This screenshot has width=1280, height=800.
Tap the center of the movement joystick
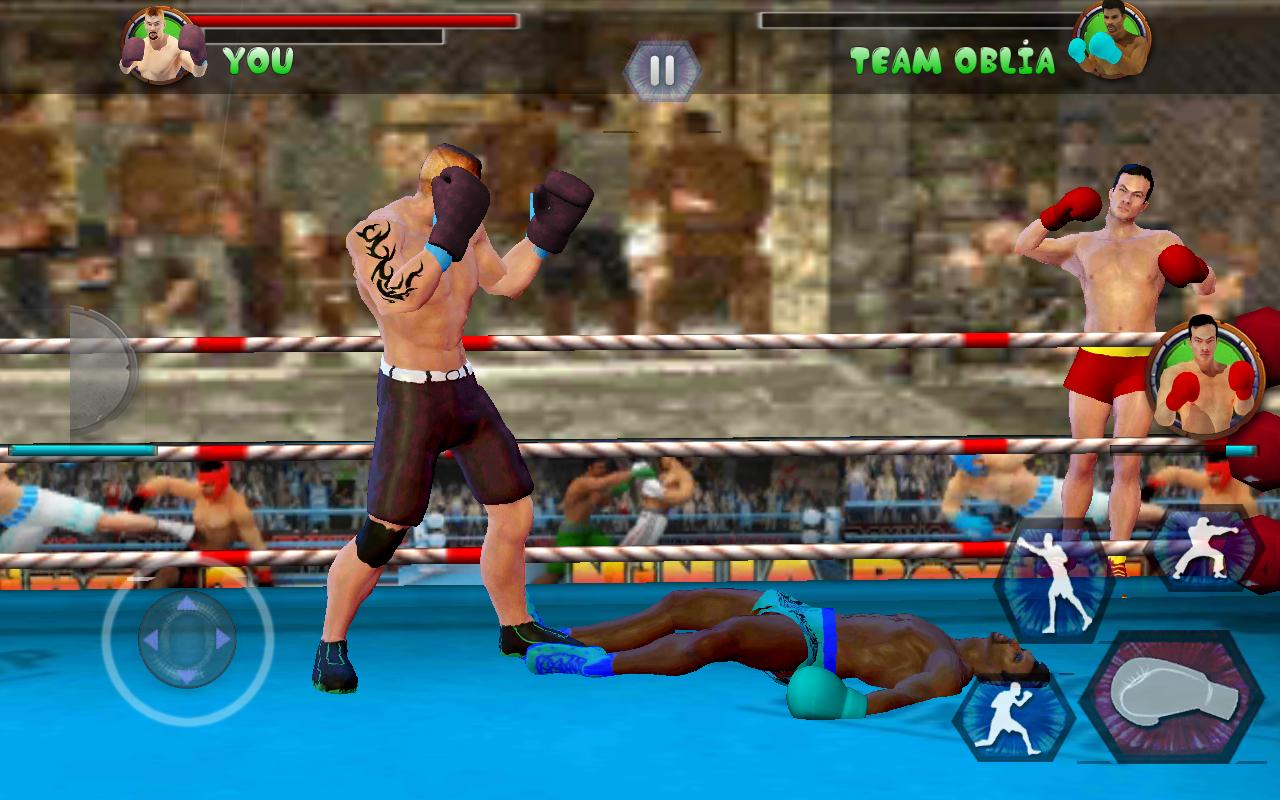point(190,640)
